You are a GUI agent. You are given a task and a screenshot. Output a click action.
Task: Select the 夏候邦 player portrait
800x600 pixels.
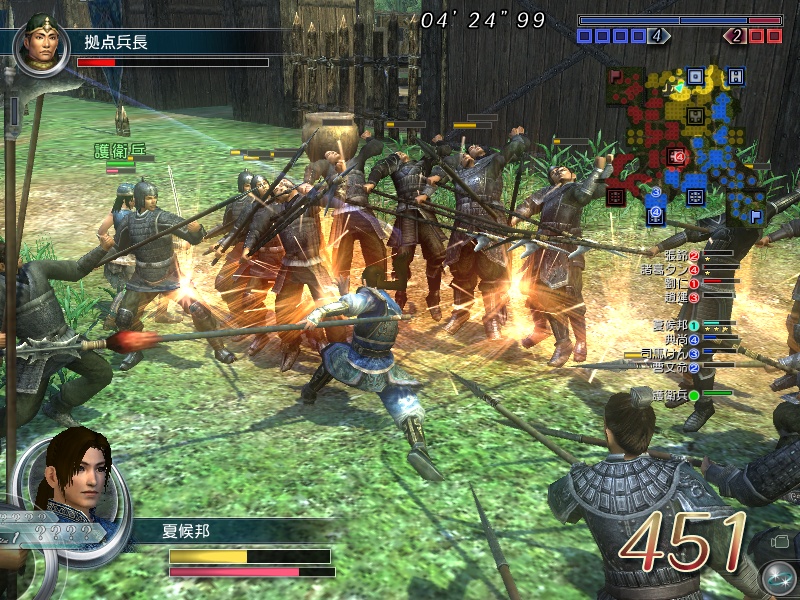(x=71, y=470)
